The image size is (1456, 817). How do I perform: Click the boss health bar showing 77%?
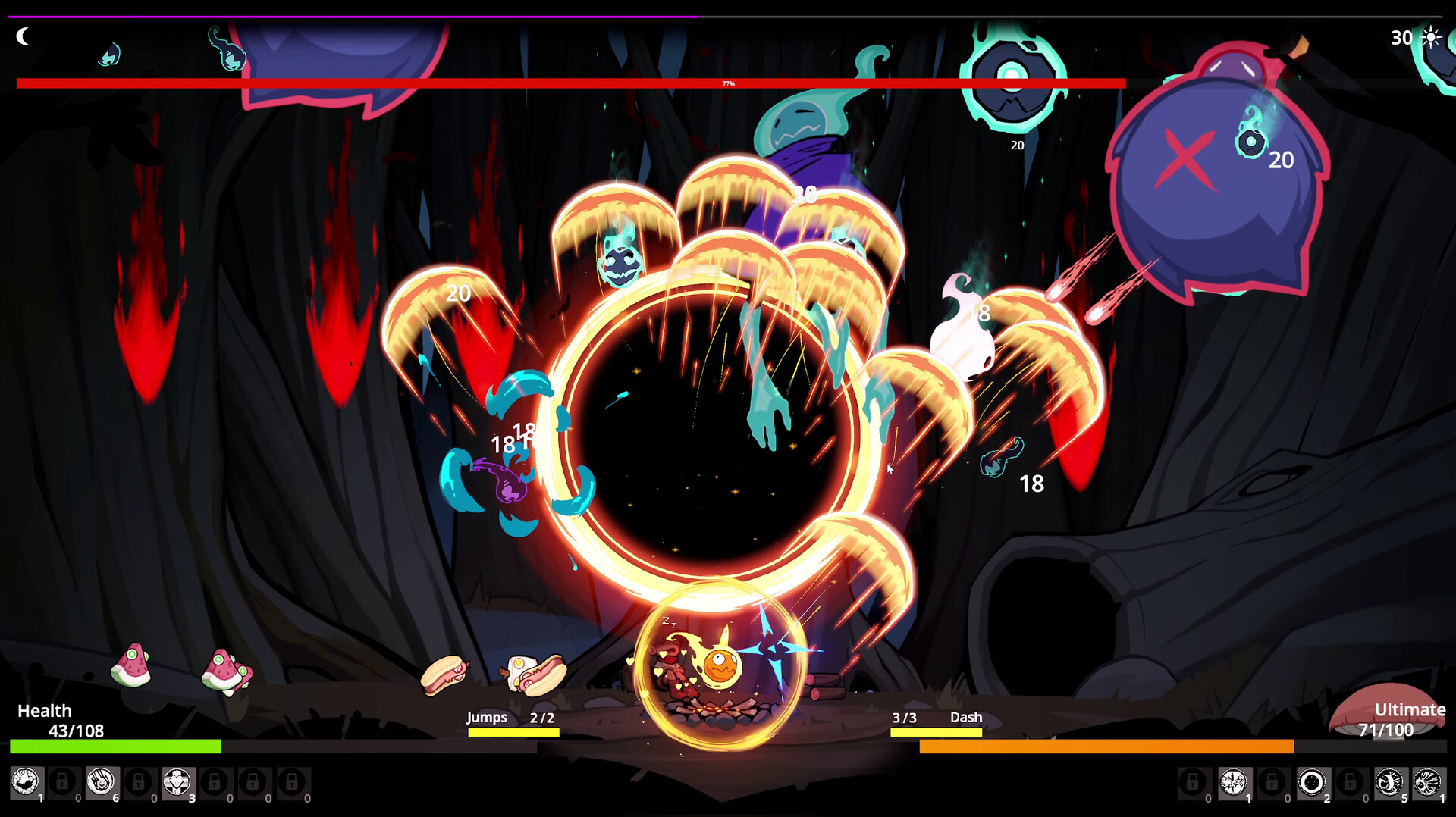click(728, 82)
